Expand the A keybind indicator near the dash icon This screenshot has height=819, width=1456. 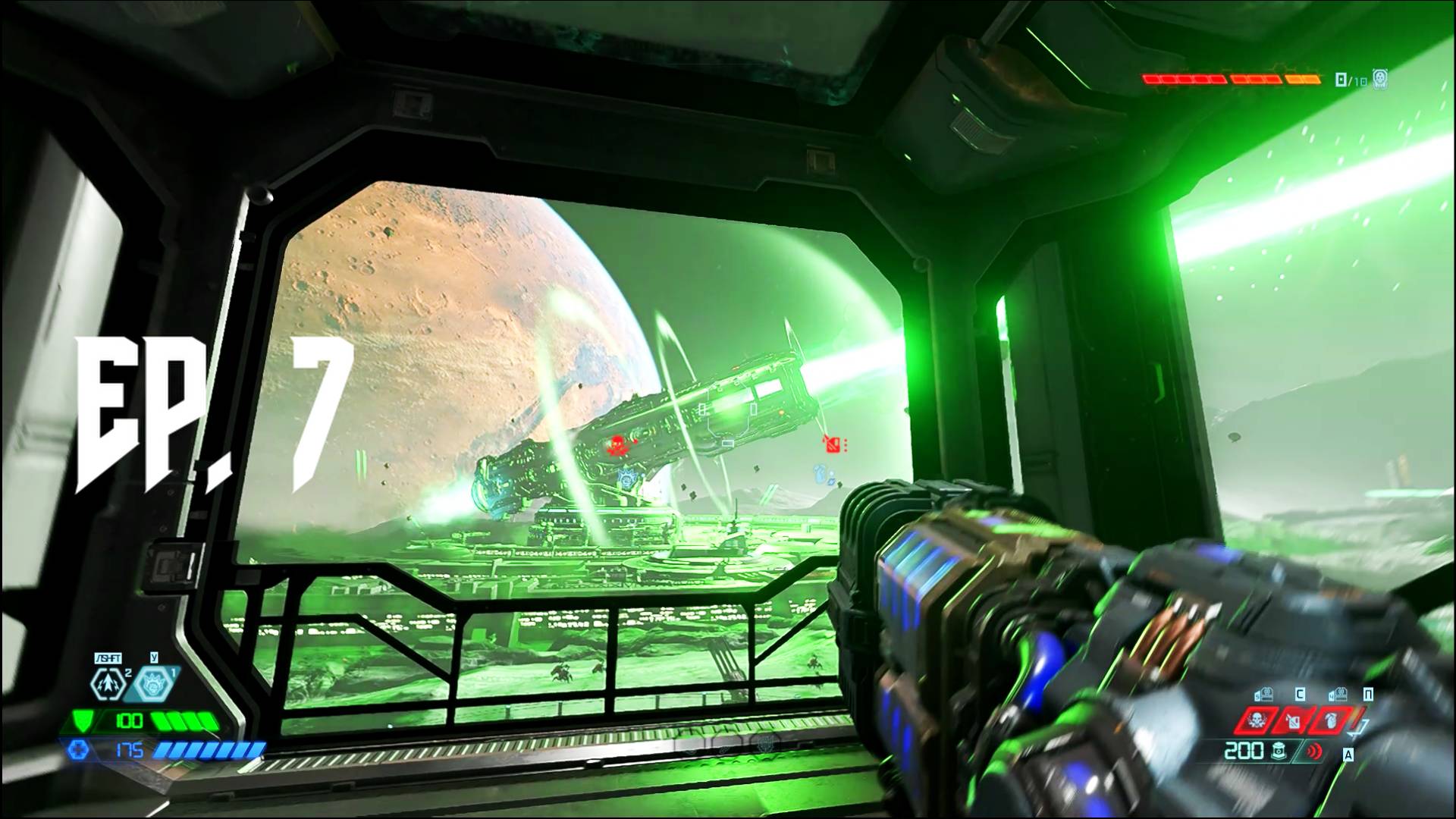click(x=1348, y=755)
